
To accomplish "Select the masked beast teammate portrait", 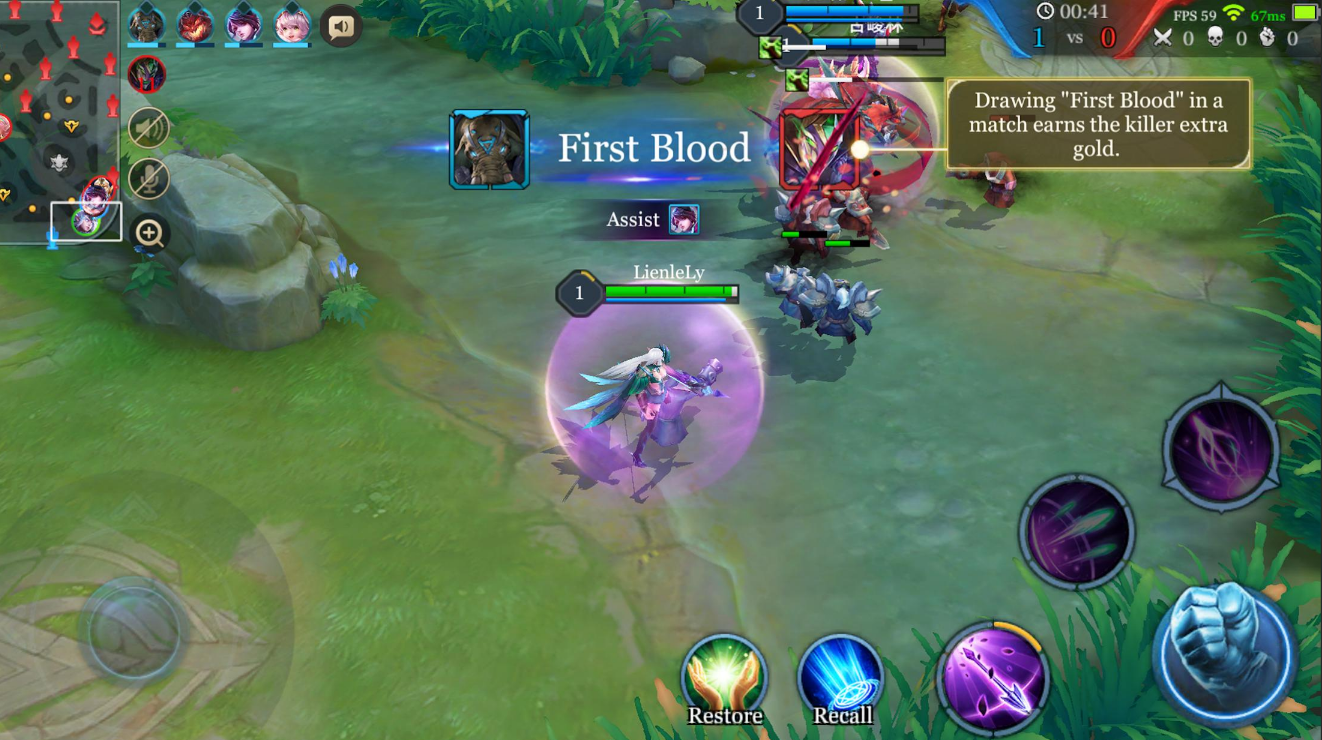I will (x=146, y=25).
